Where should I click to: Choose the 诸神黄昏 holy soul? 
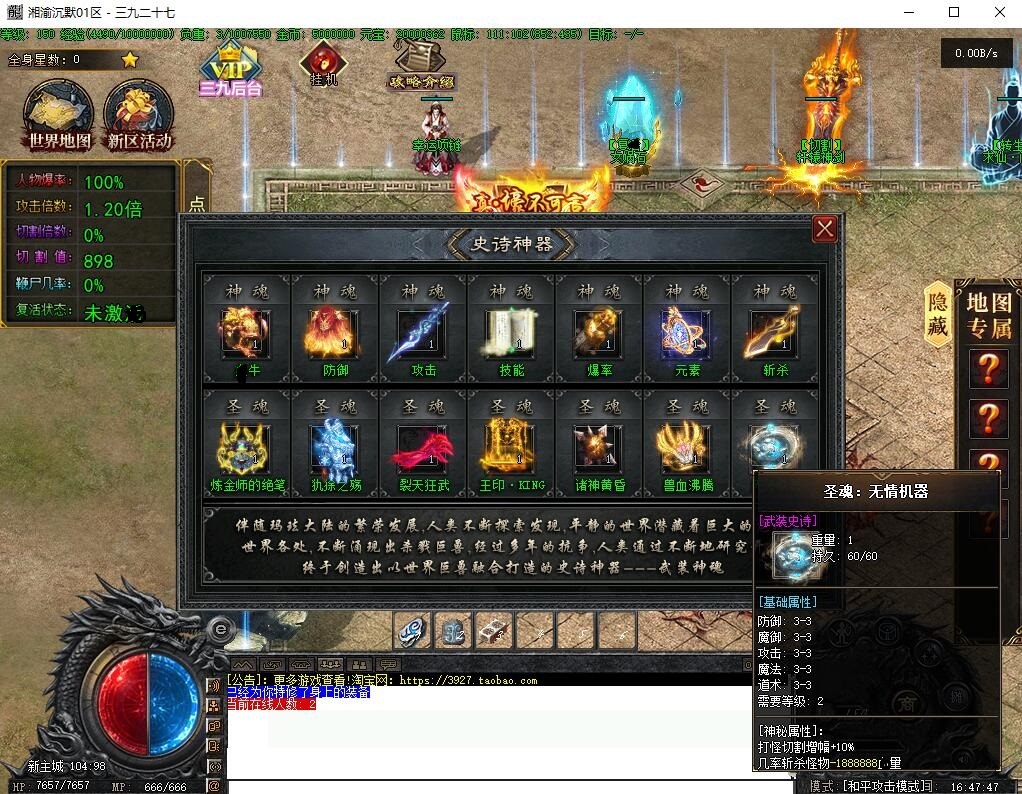tap(598, 448)
